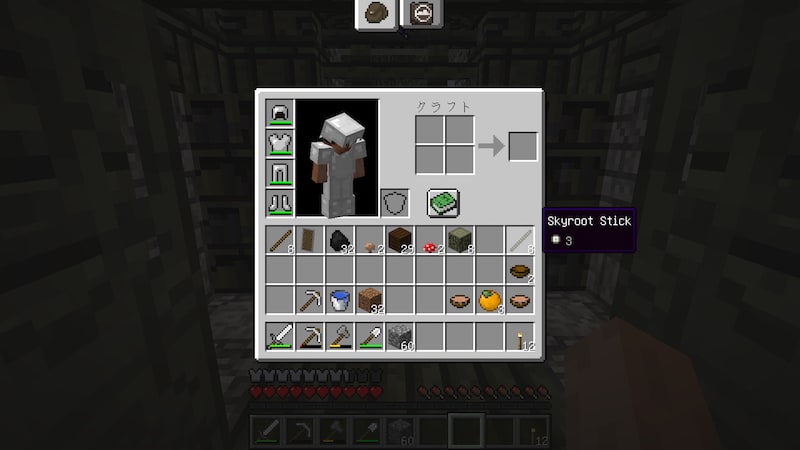
Task: Select the sword in the hotbar
Action: pos(280,337)
